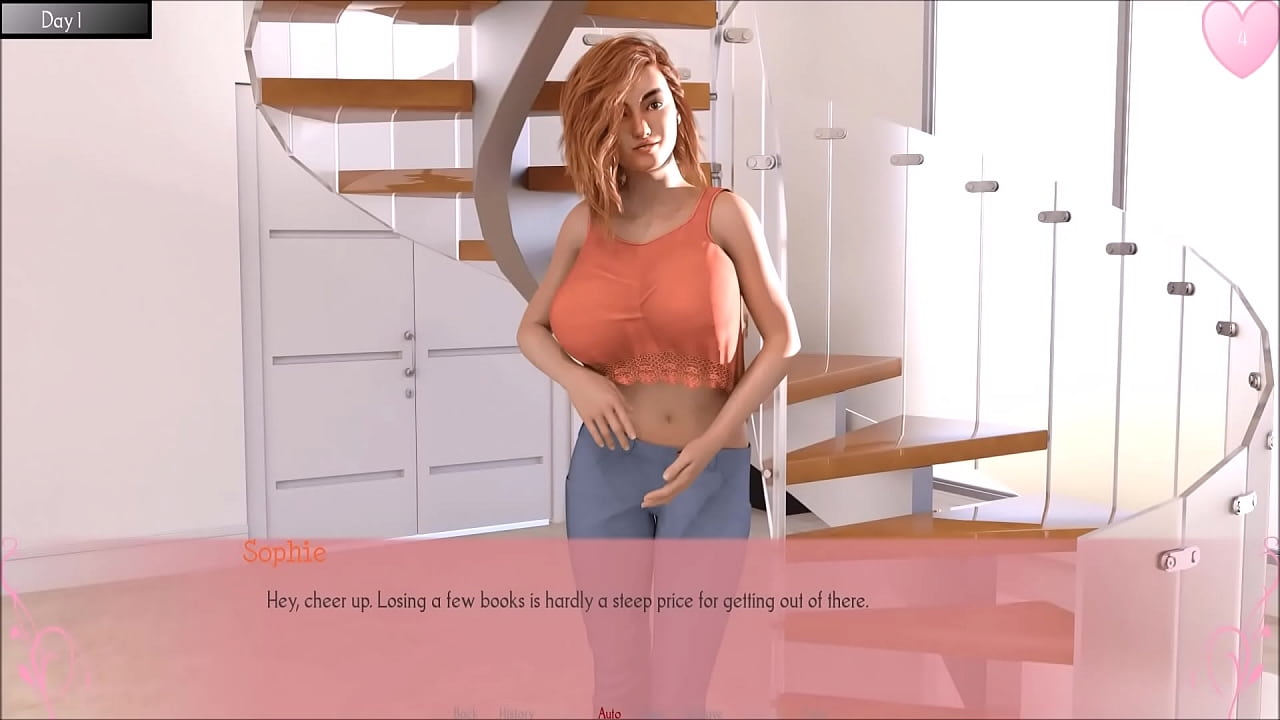Click on Sophie to continue the scene

tap(650, 300)
